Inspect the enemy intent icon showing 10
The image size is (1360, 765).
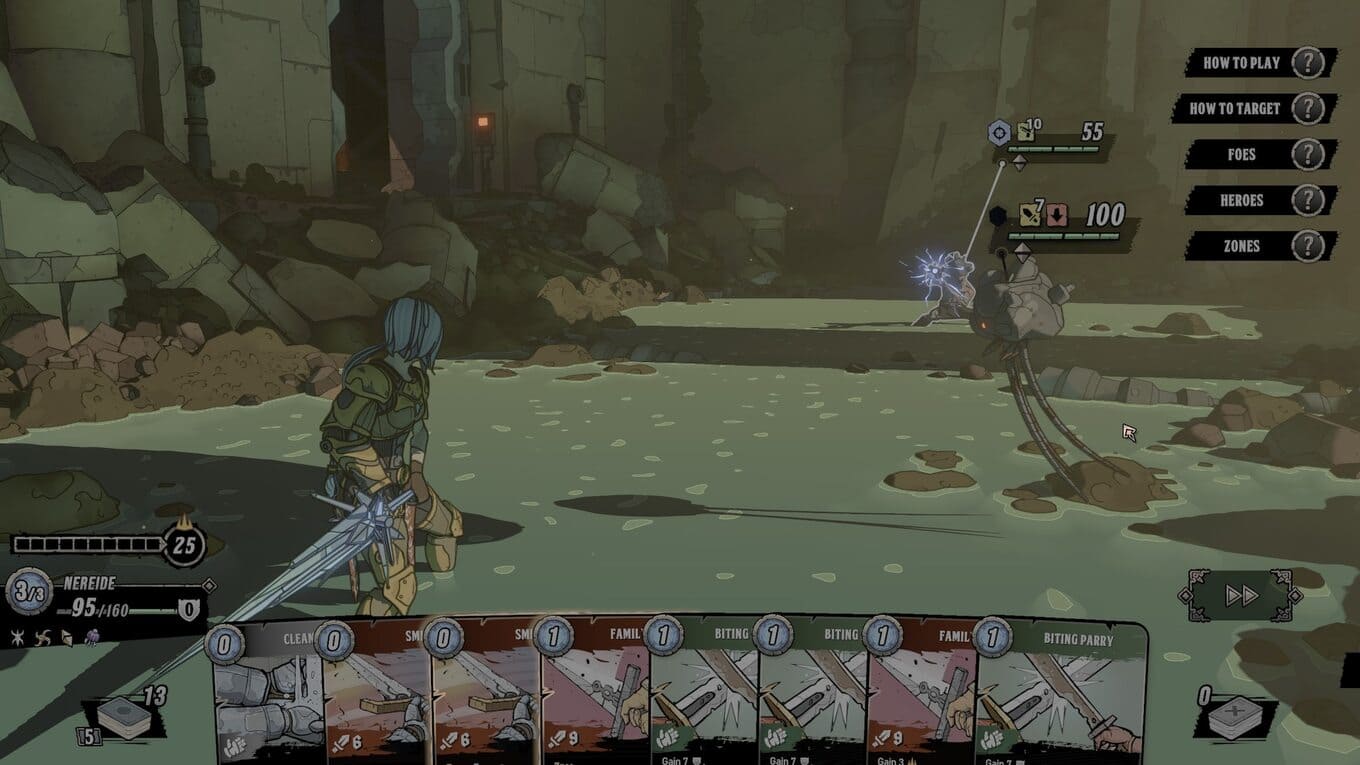click(1027, 131)
